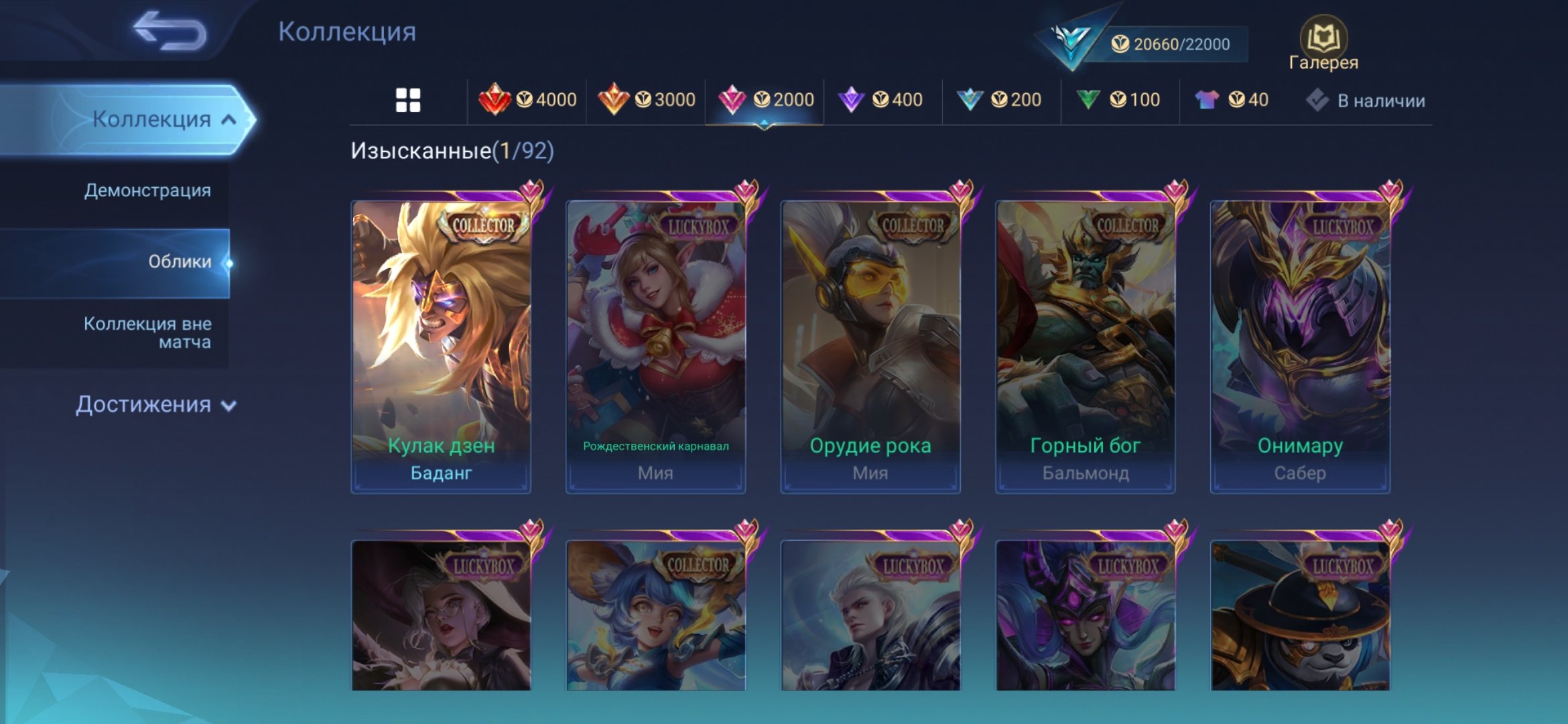Pick the Онимару Сабер skin card
1568x724 pixels.
point(1300,347)
